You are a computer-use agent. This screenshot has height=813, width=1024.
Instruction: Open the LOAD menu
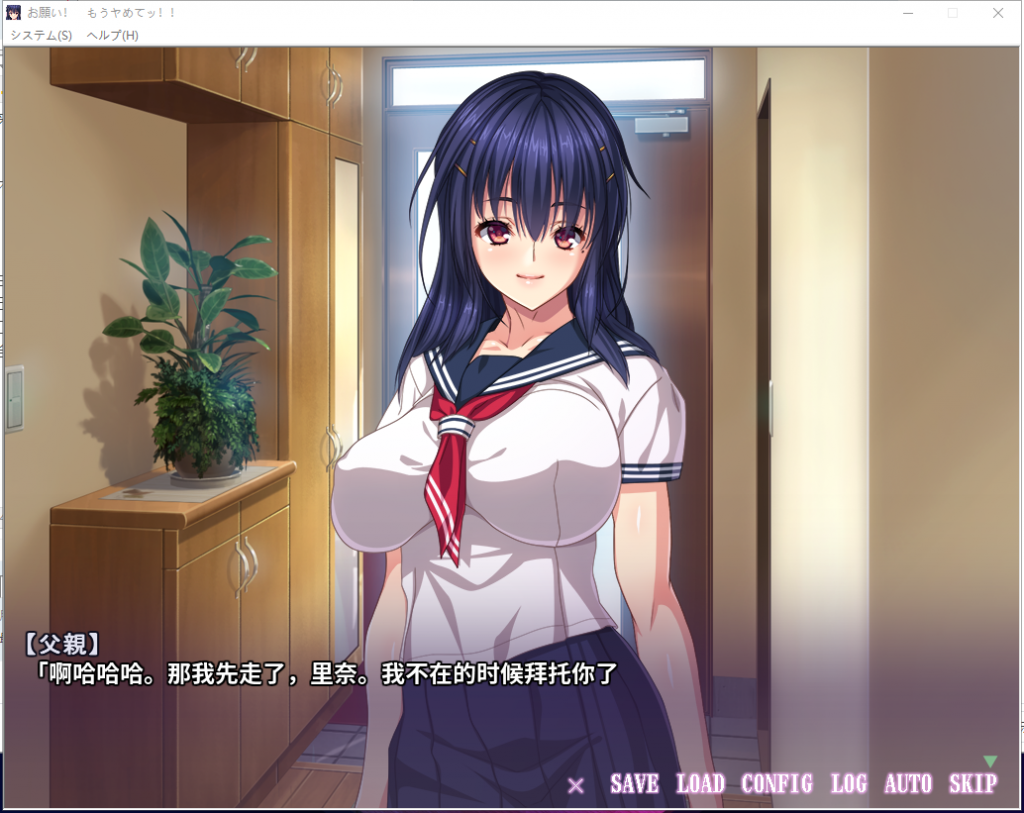tap(700, 784)
